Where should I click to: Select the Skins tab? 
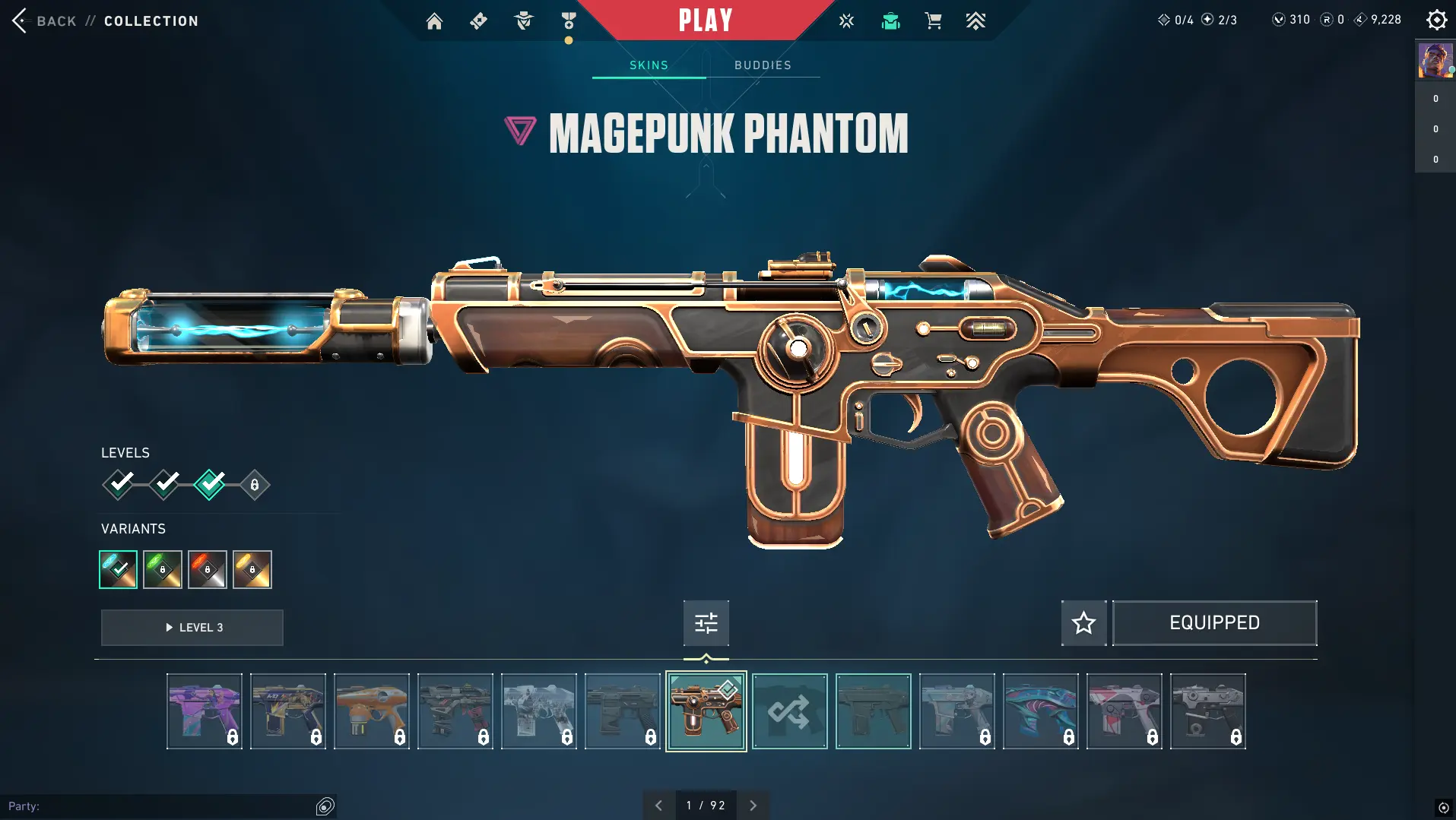(x=649, y=65)
